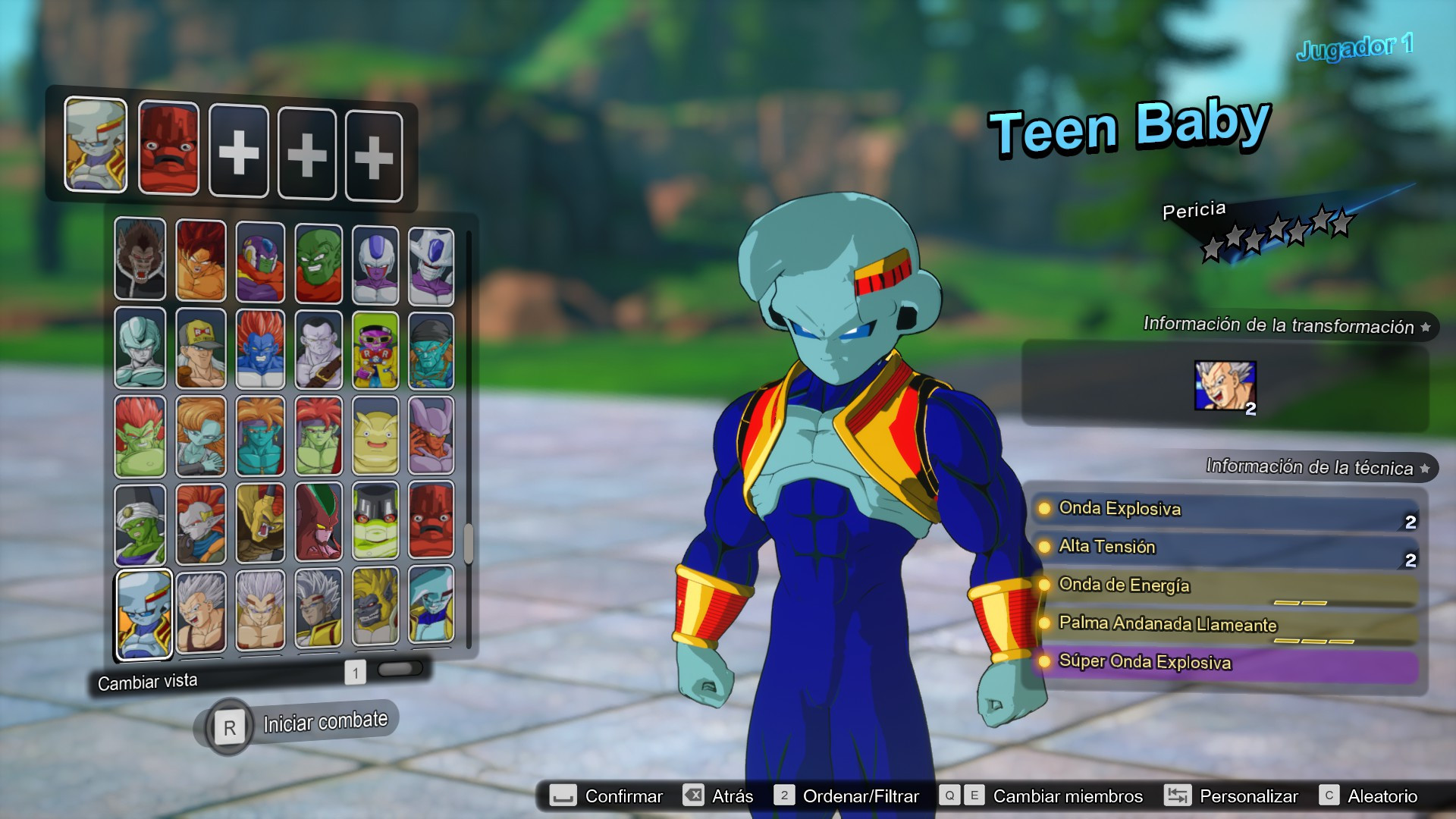Open the Ordenar/Filtrar sorting menu
The image size is (1456, 819).
tap(861, 795)
